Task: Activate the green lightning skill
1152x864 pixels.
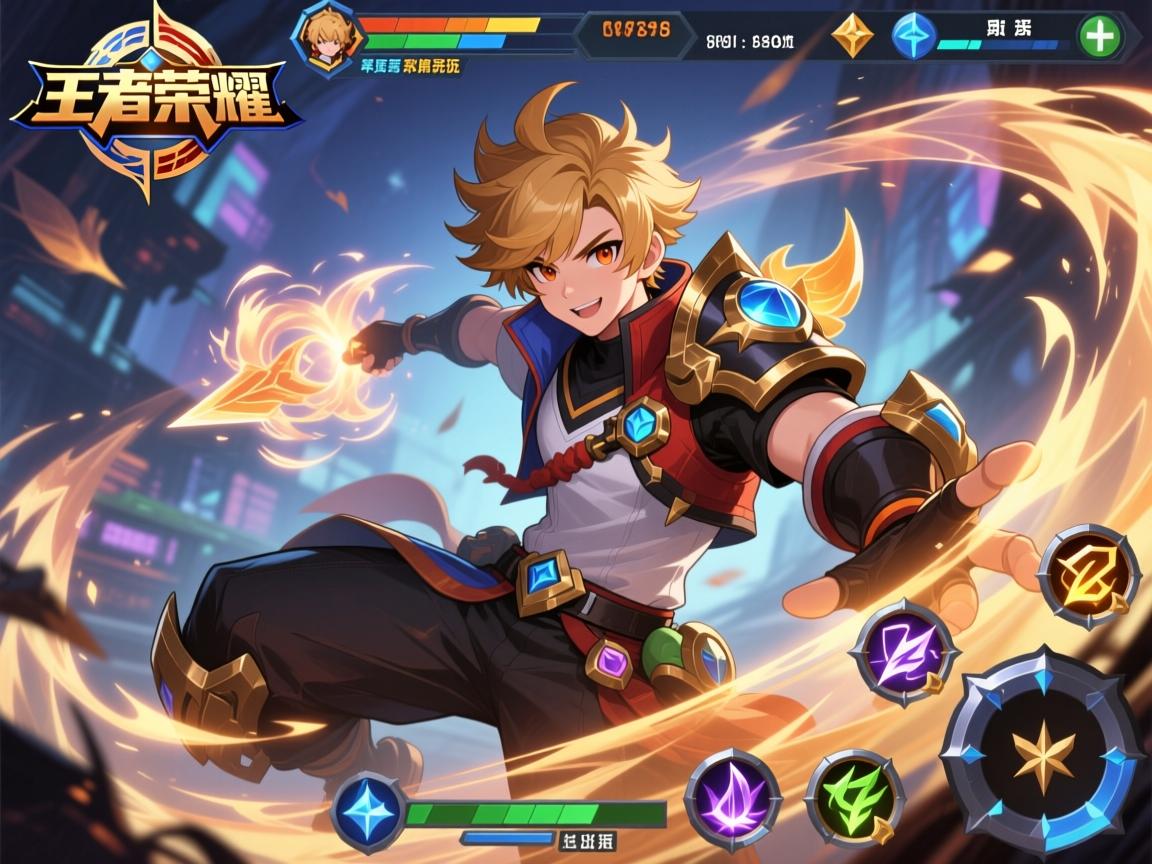Action: point(855,798)
